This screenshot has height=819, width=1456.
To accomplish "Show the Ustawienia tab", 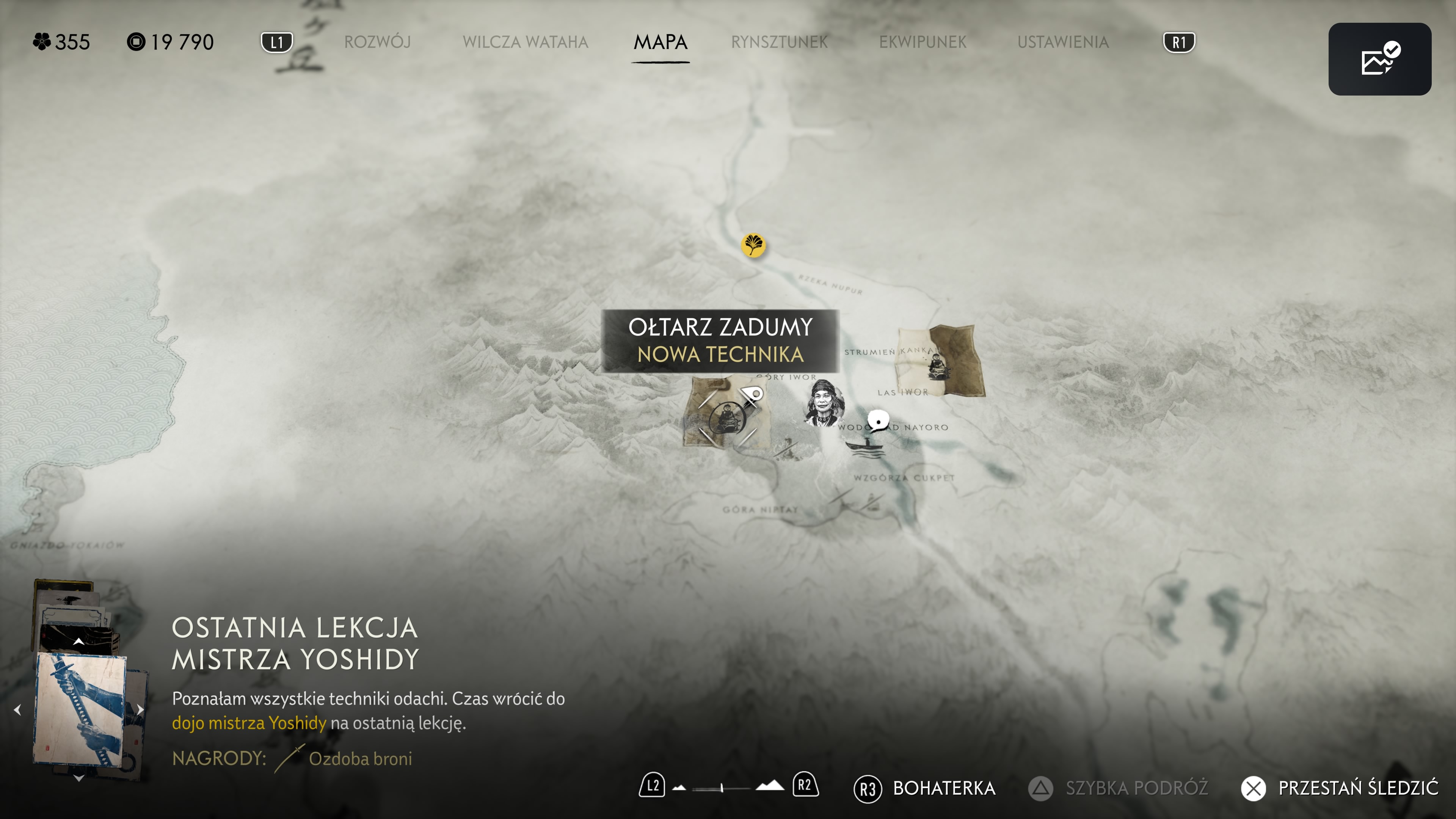I will (x=1062, y=42).
